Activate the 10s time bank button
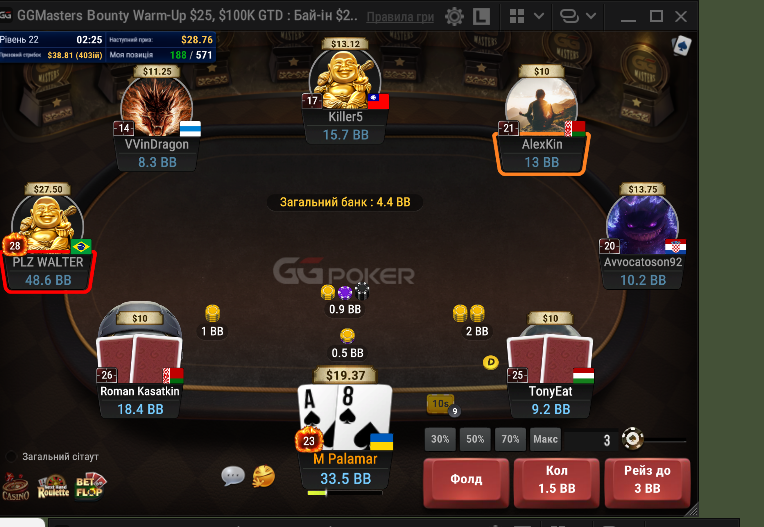 [x=440, y=403]
